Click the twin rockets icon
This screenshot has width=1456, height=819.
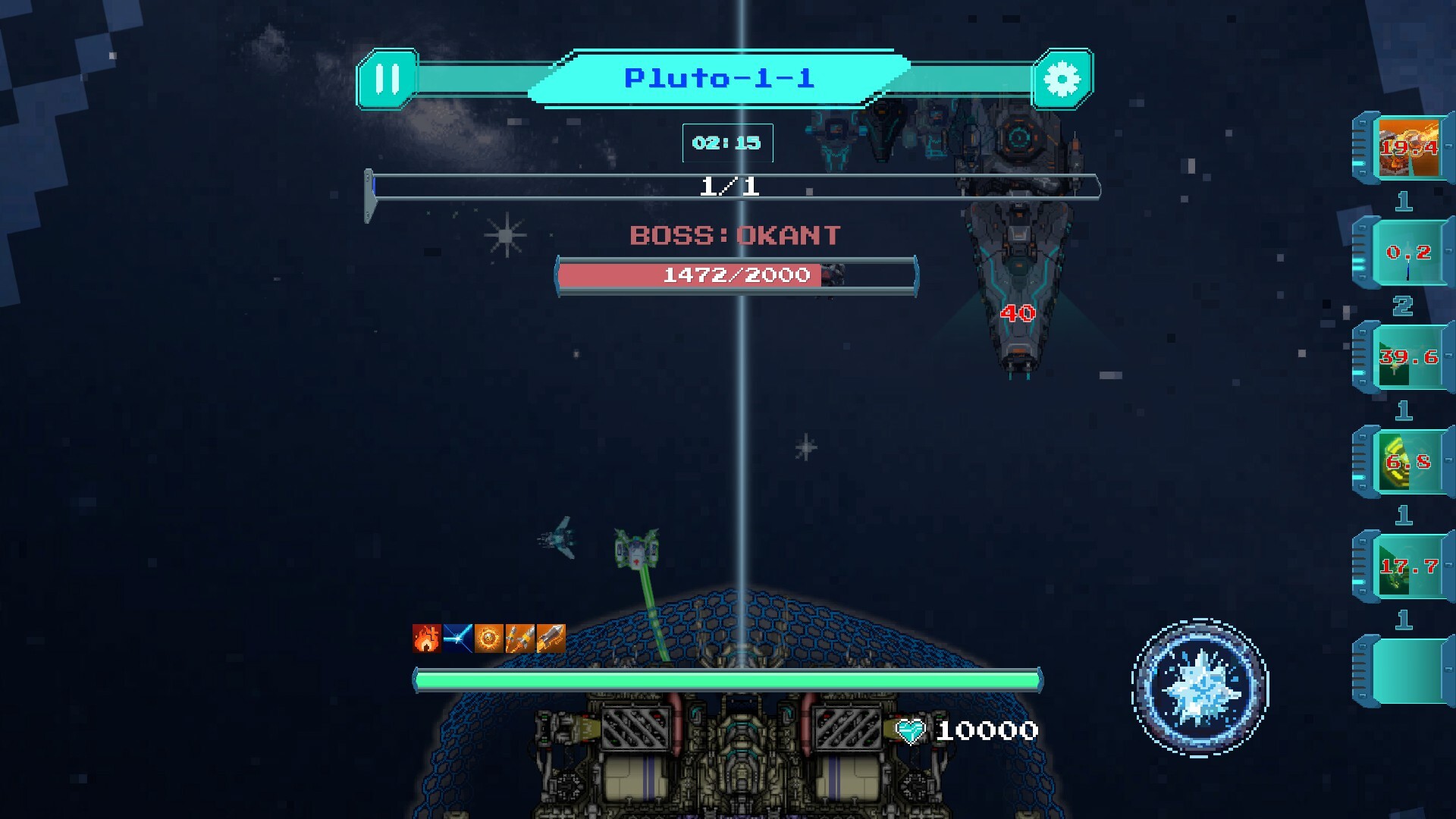click(519, 639)
